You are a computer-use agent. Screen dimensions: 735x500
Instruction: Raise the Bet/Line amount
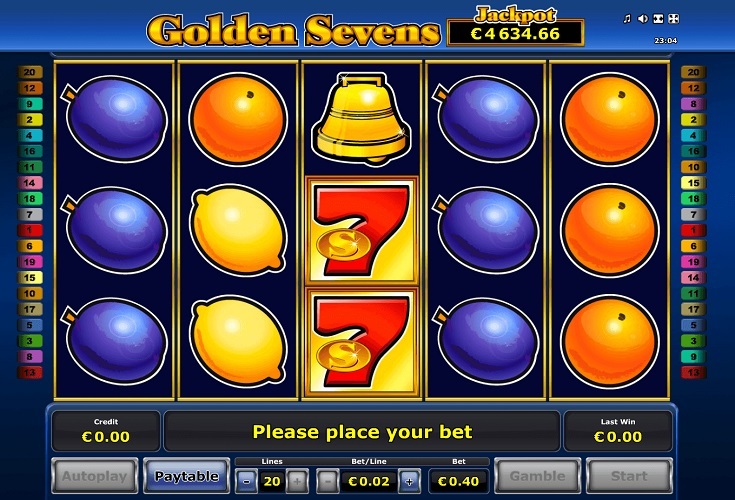pos(409,481)
